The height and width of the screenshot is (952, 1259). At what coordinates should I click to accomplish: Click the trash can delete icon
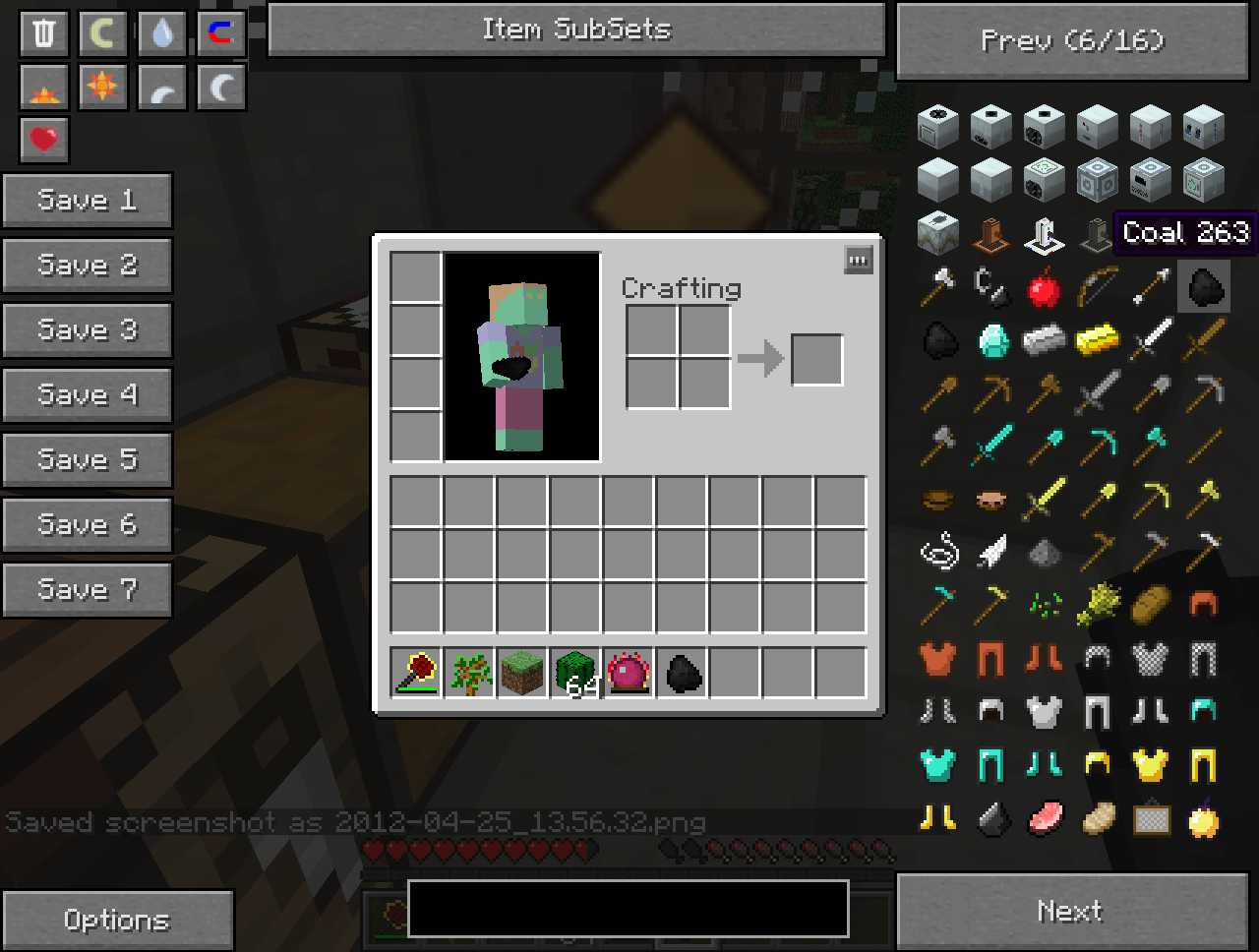[44, 33]
